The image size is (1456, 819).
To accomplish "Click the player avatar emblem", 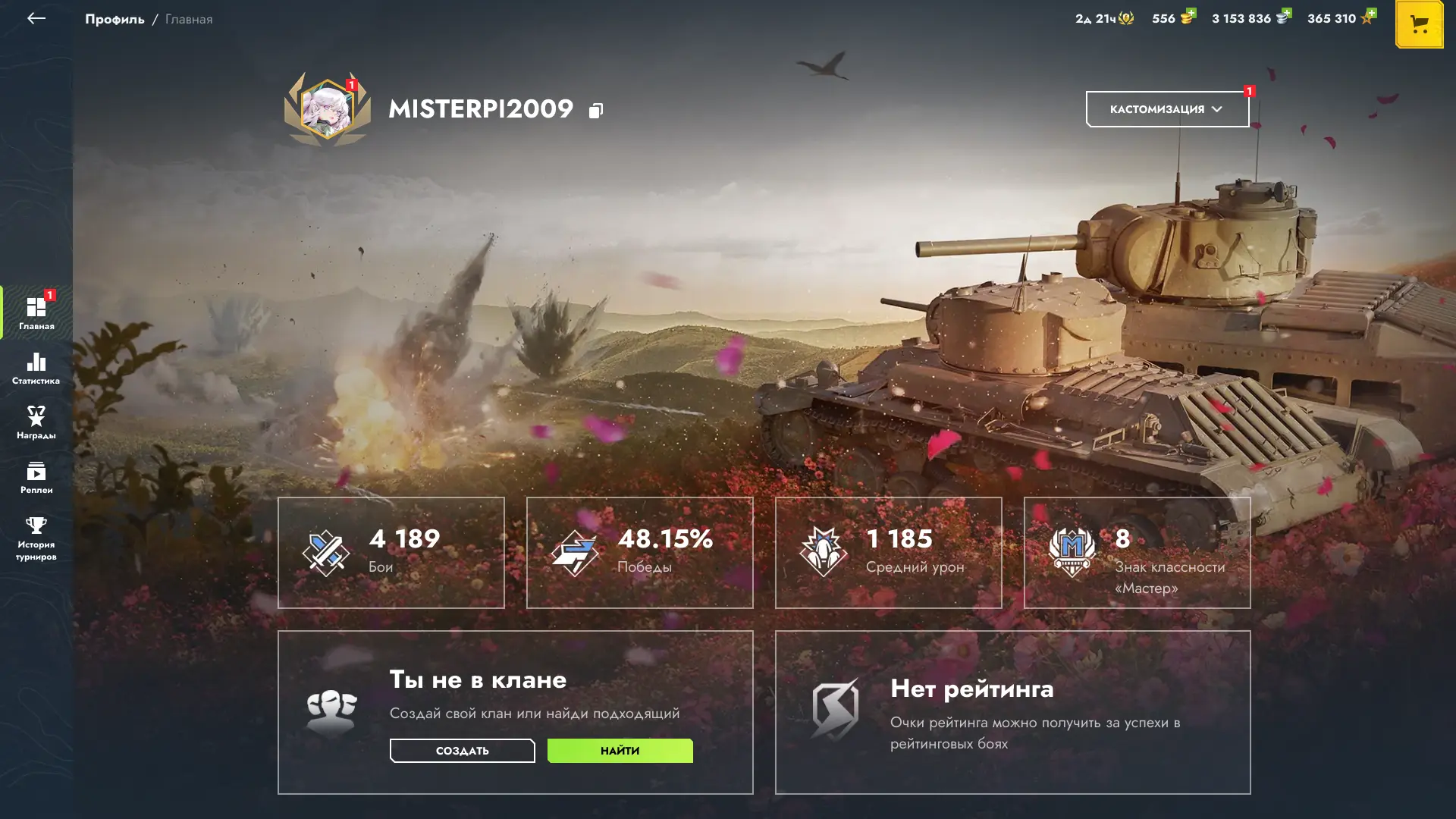I will (x=328, y=110).
